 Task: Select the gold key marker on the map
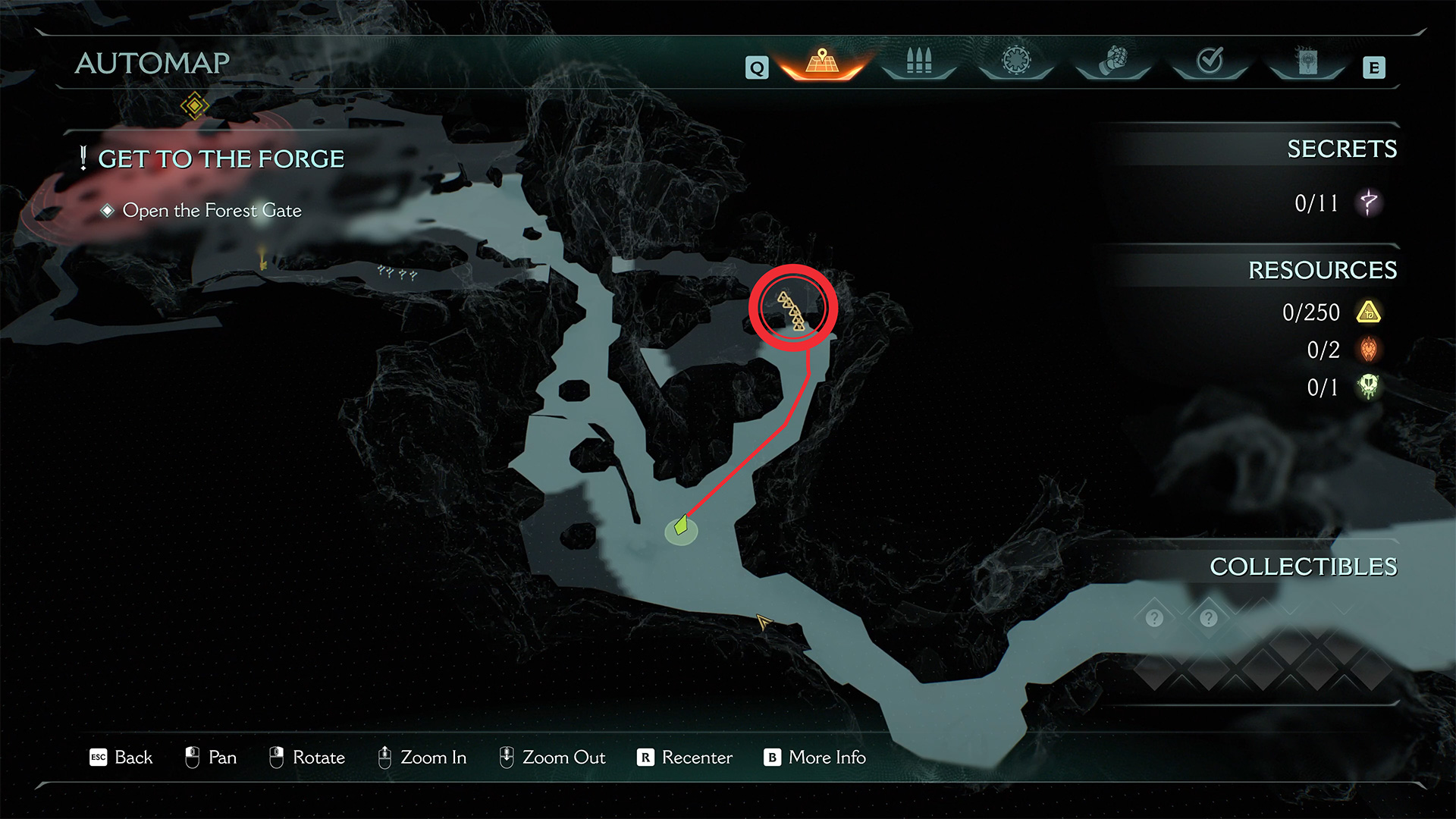tap(262, 259)
